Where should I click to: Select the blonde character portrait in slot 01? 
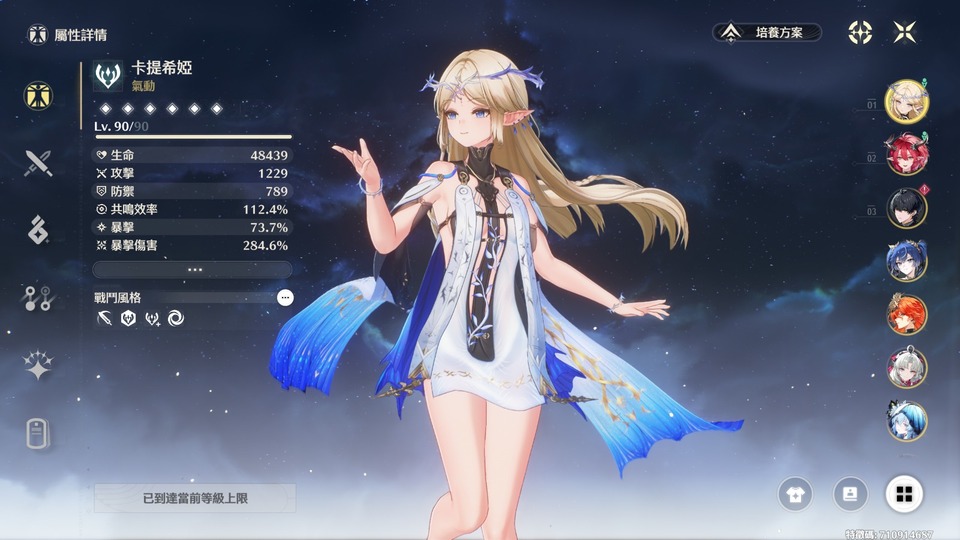pos(907,101)
